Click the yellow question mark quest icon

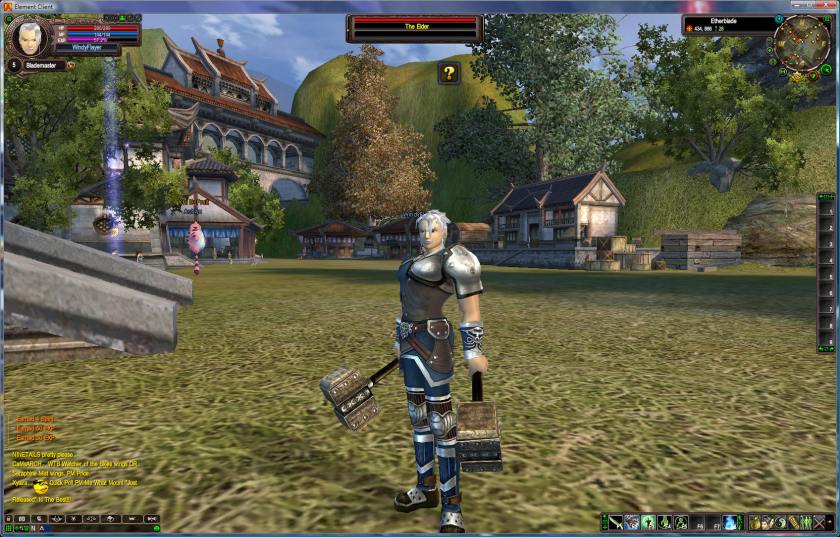(x=449, y=73)
